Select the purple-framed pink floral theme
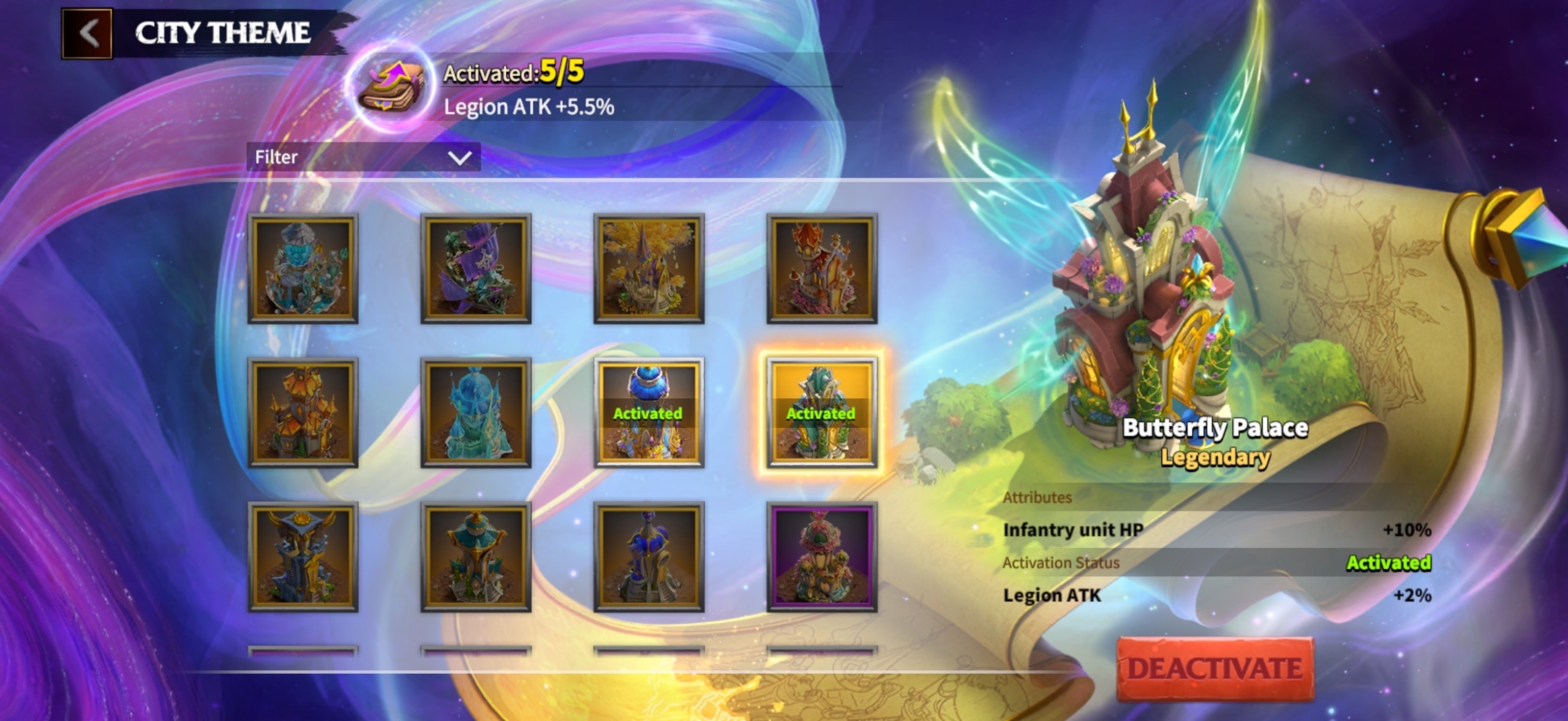The image size is (1568, 721). pyautogui.click(x=822, y=557)
